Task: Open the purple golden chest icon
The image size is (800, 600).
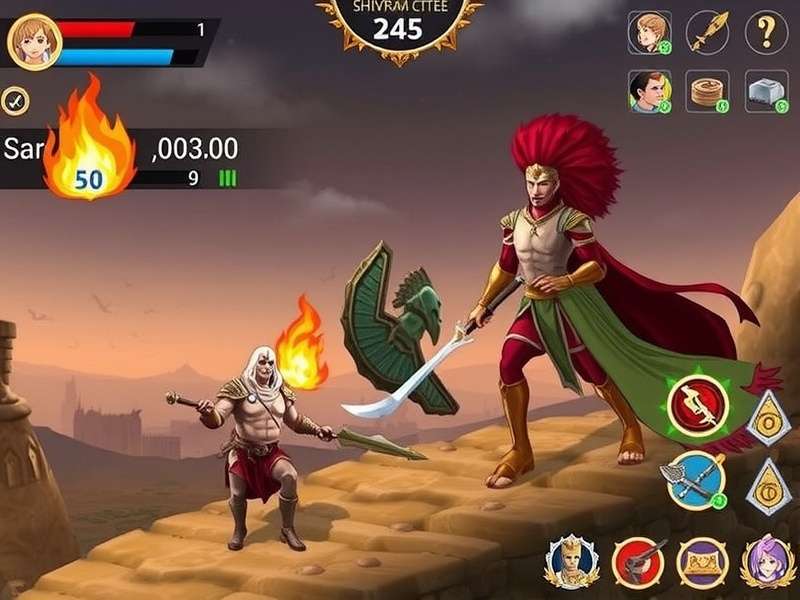Action: 703,561
